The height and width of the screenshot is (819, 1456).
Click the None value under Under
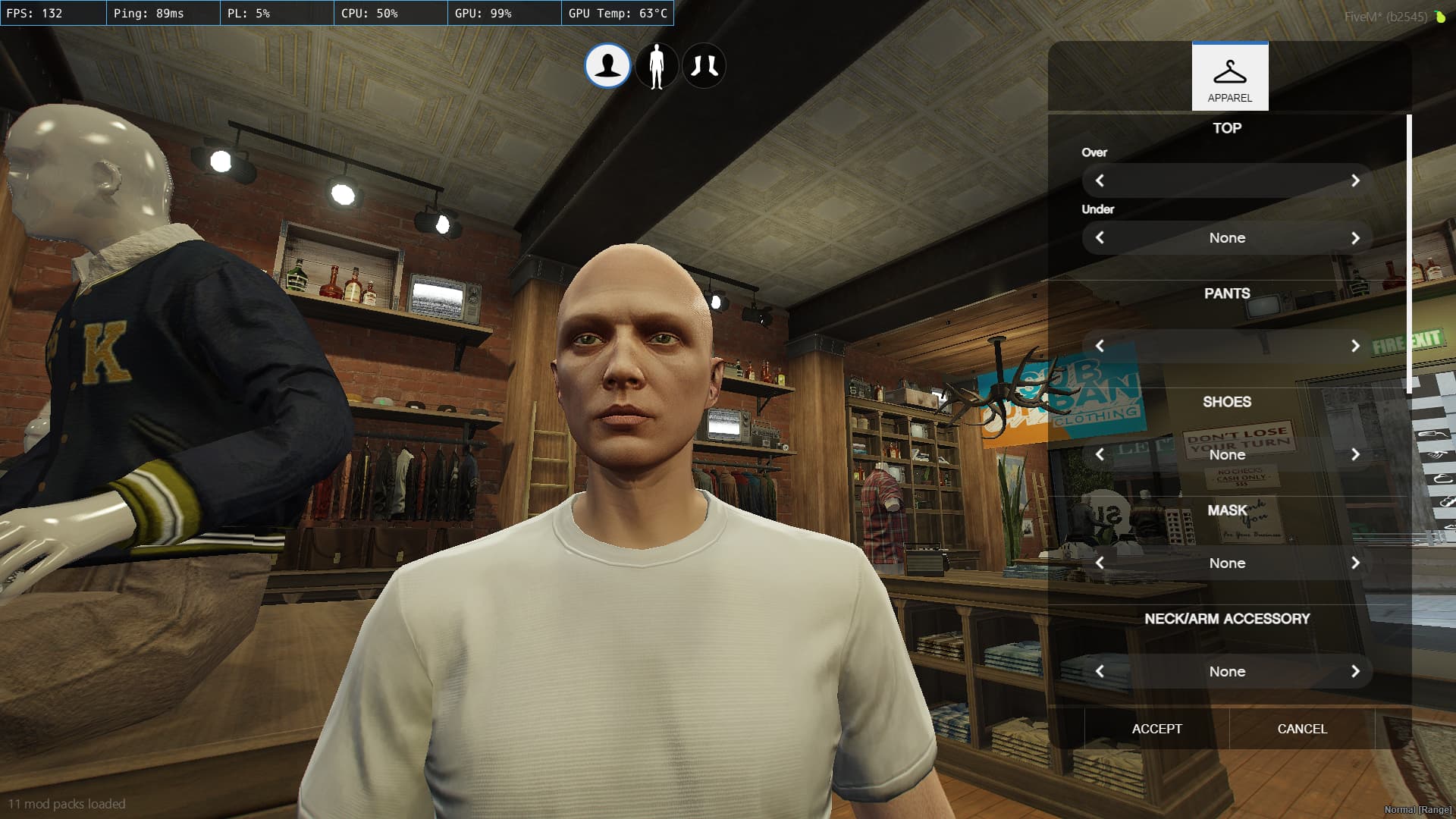coord(1227,237)
